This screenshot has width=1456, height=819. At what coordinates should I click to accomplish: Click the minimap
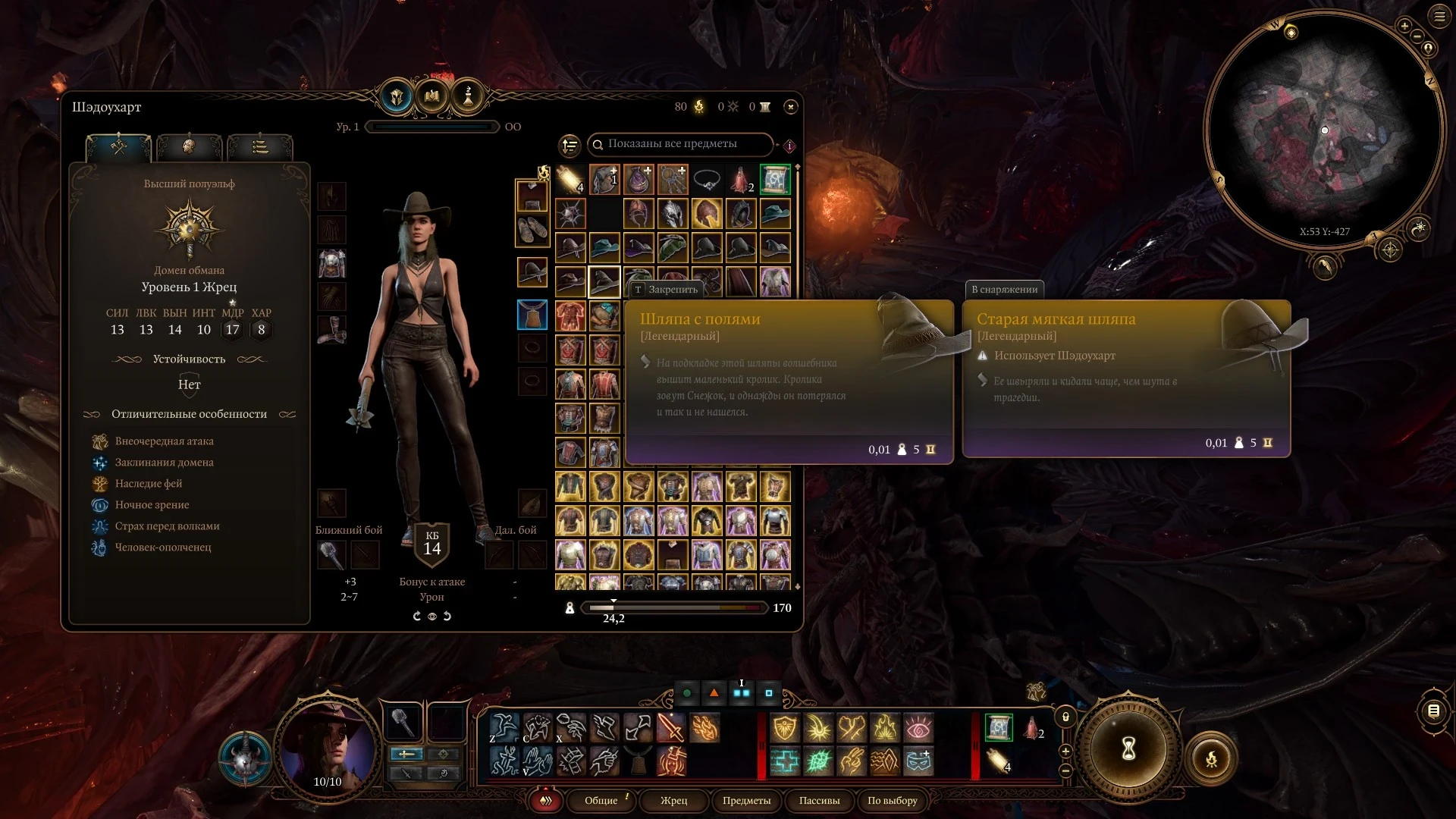1324,129
